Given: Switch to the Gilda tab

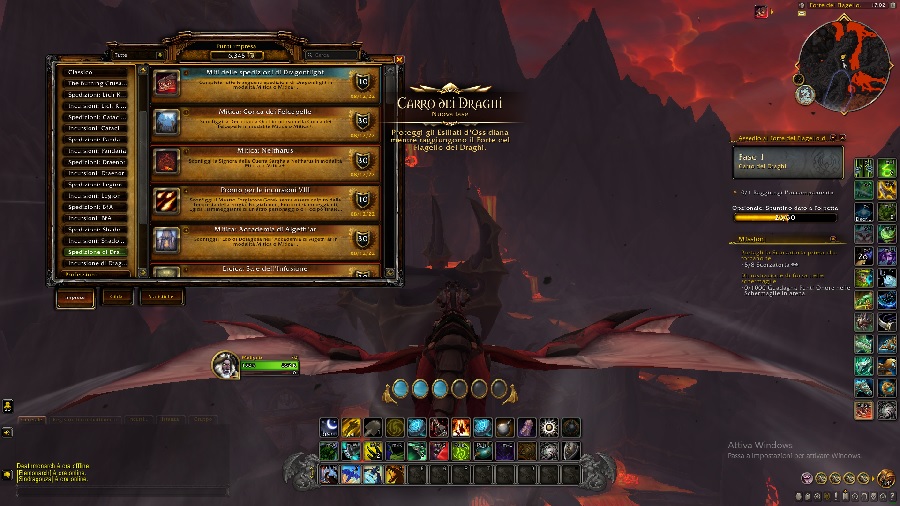Looking at the screenshot, I should pyautogui.click(x=118, y=297).
